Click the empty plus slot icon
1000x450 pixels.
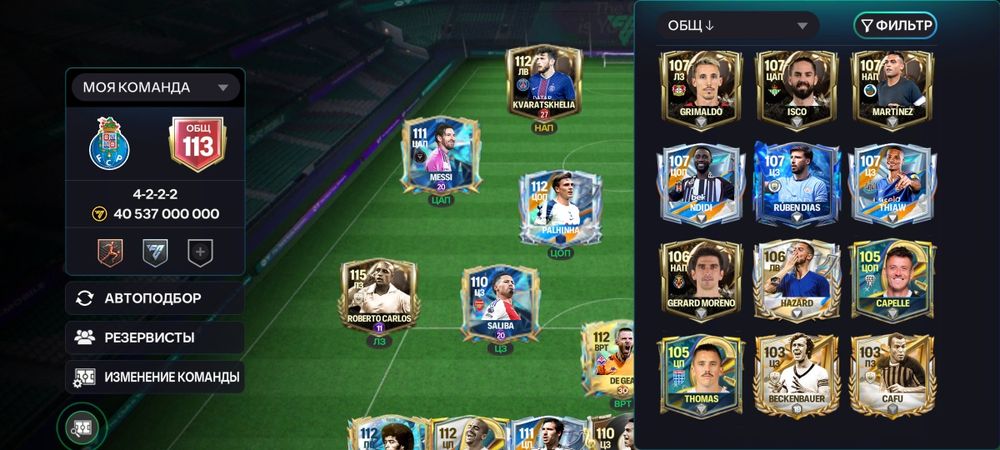point(201,253)
